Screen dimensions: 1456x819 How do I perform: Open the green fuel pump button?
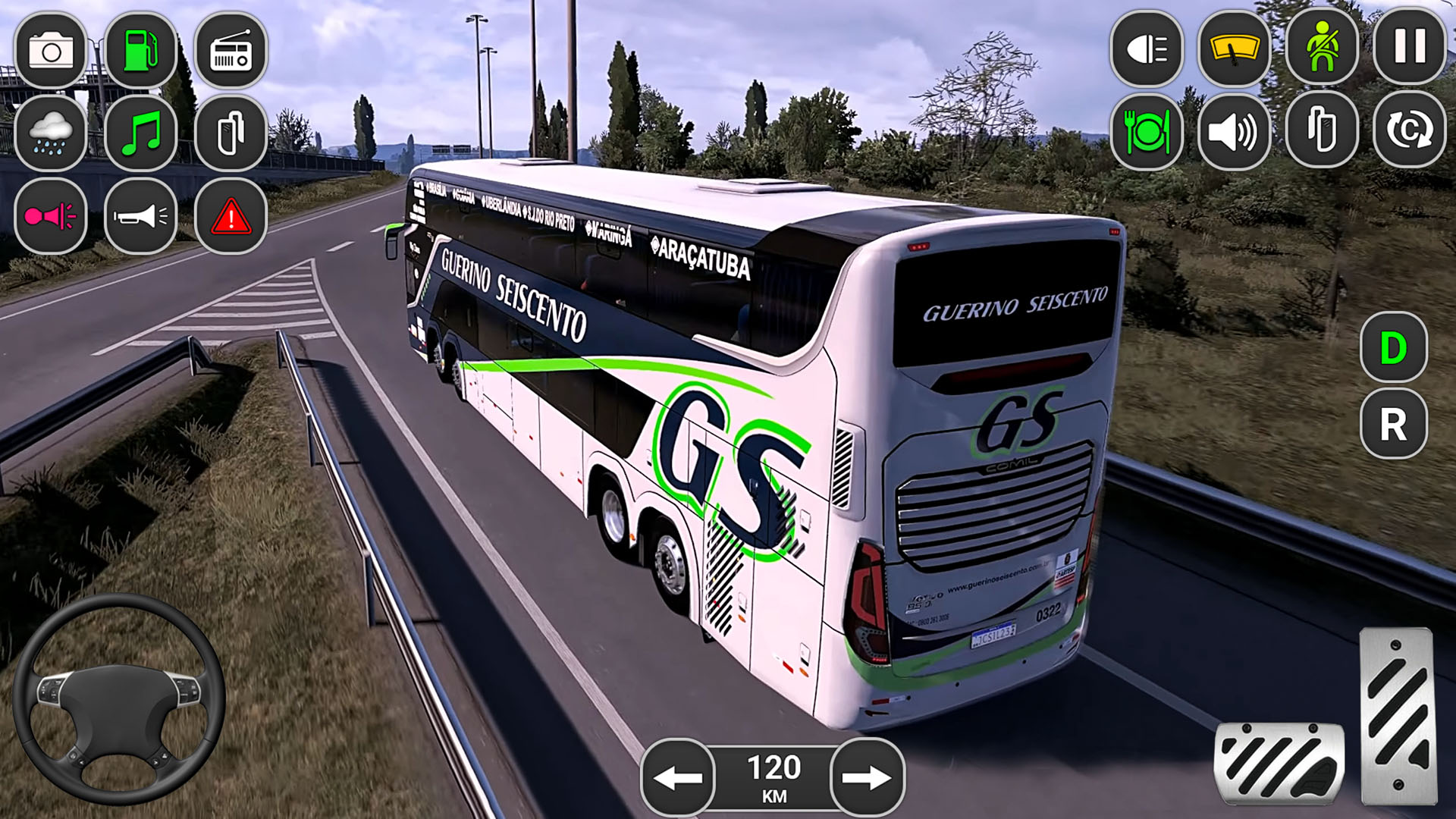click(141, 52)
